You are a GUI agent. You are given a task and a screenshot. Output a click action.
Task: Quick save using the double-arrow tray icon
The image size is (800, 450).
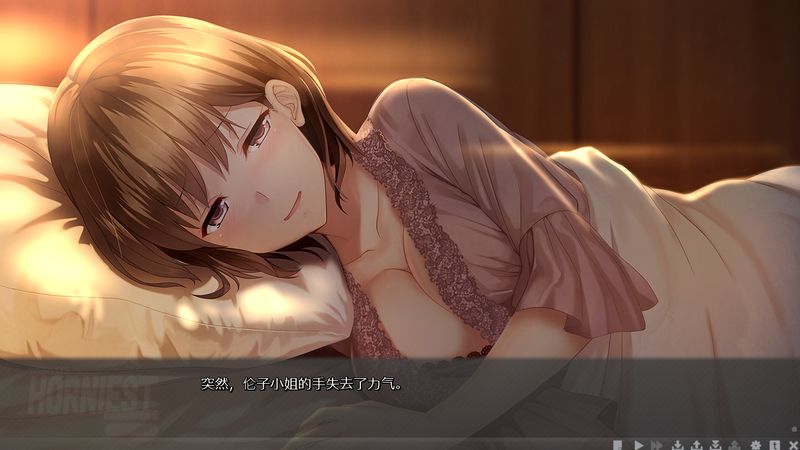(x=715, y=444)
